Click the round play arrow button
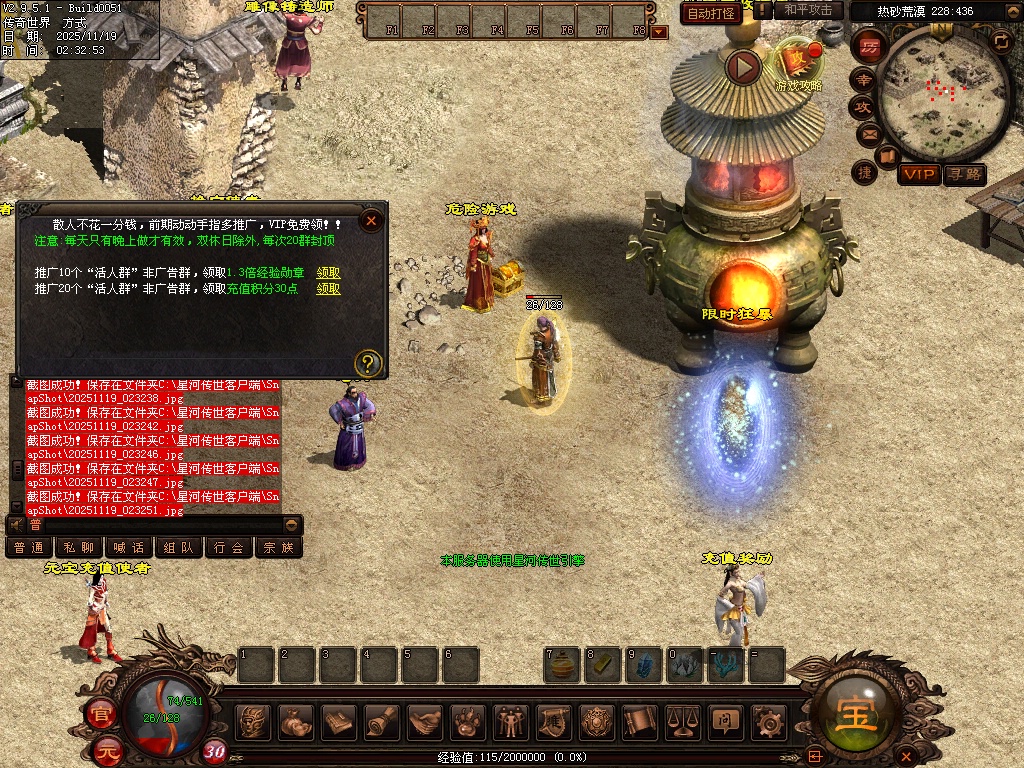The image size is (1024, 768). tap(743, 67)
